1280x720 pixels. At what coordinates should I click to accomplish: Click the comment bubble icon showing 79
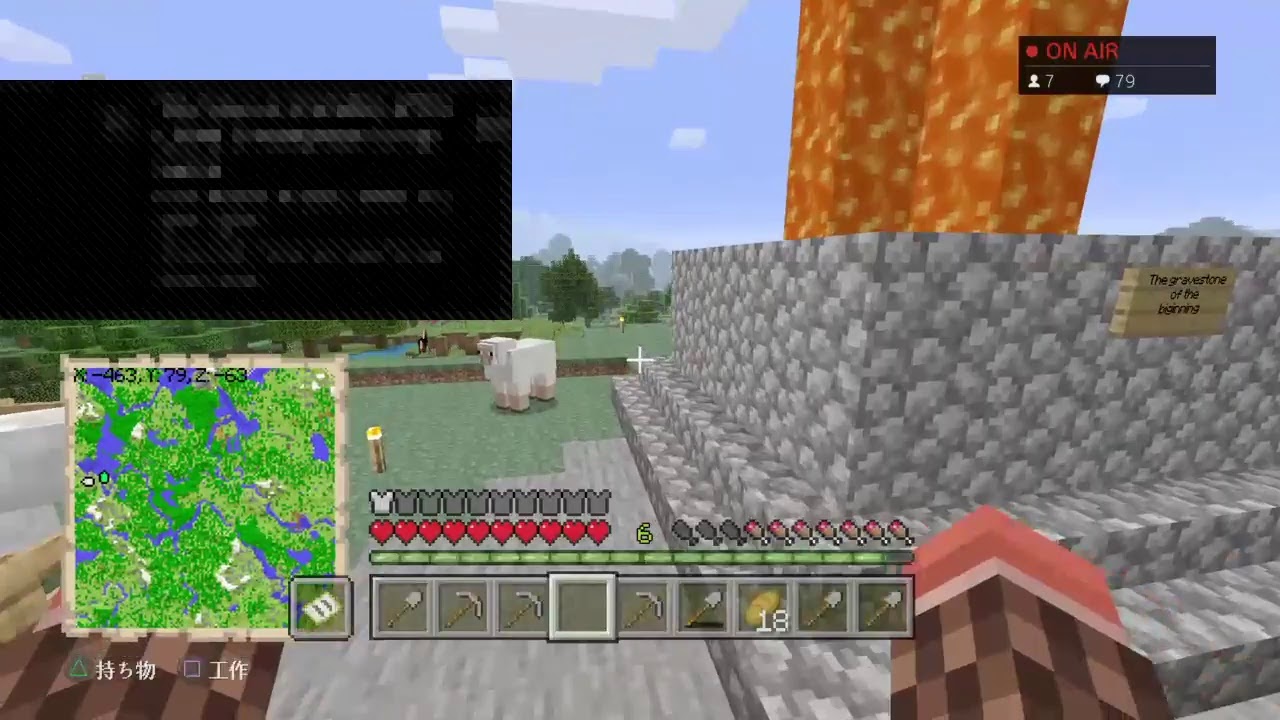click(1102, 81)
